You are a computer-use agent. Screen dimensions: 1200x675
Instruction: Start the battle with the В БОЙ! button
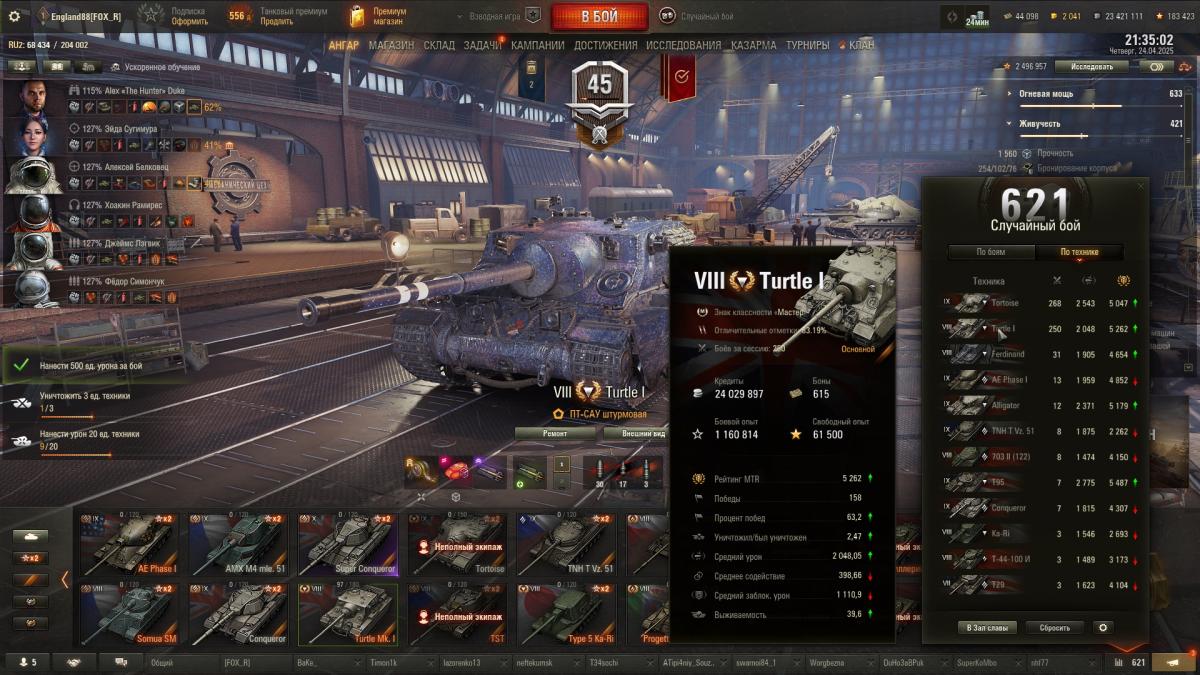(x=599, y=17)
